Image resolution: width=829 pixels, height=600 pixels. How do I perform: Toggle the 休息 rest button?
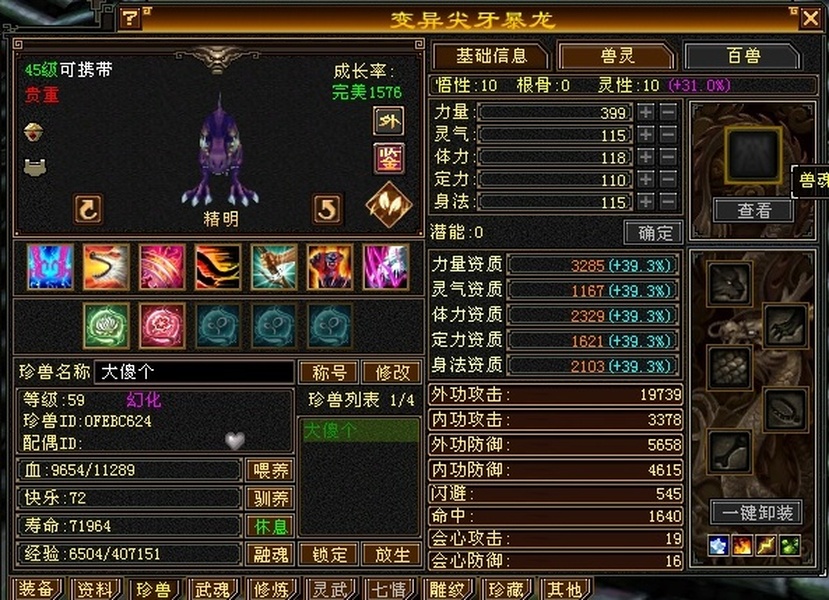(x=269, y=526)
